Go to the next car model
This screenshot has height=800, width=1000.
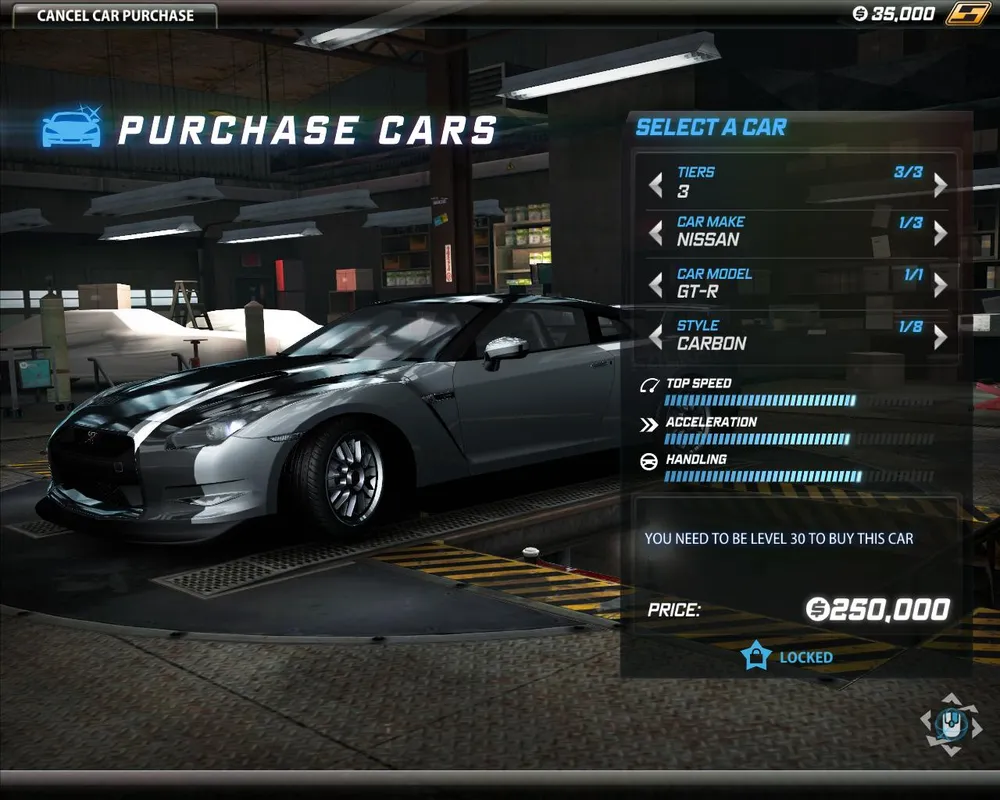940,286
